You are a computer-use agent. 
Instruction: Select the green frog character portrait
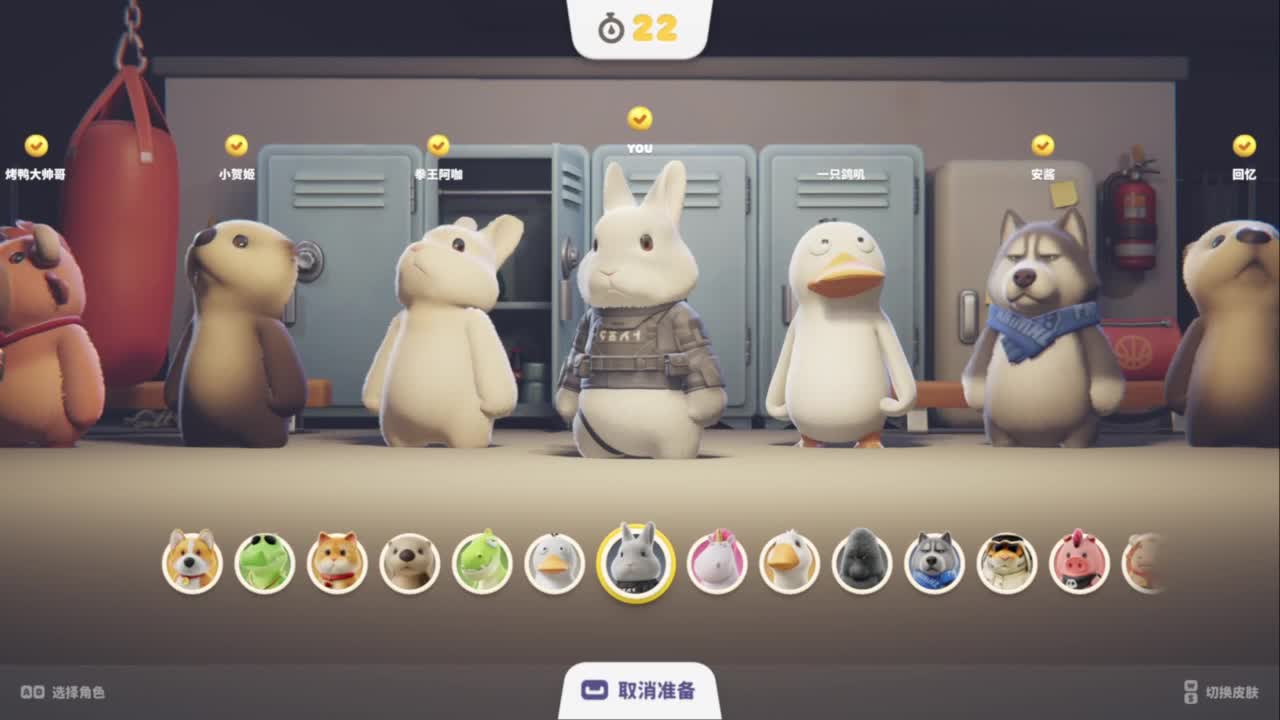[262, 563]
